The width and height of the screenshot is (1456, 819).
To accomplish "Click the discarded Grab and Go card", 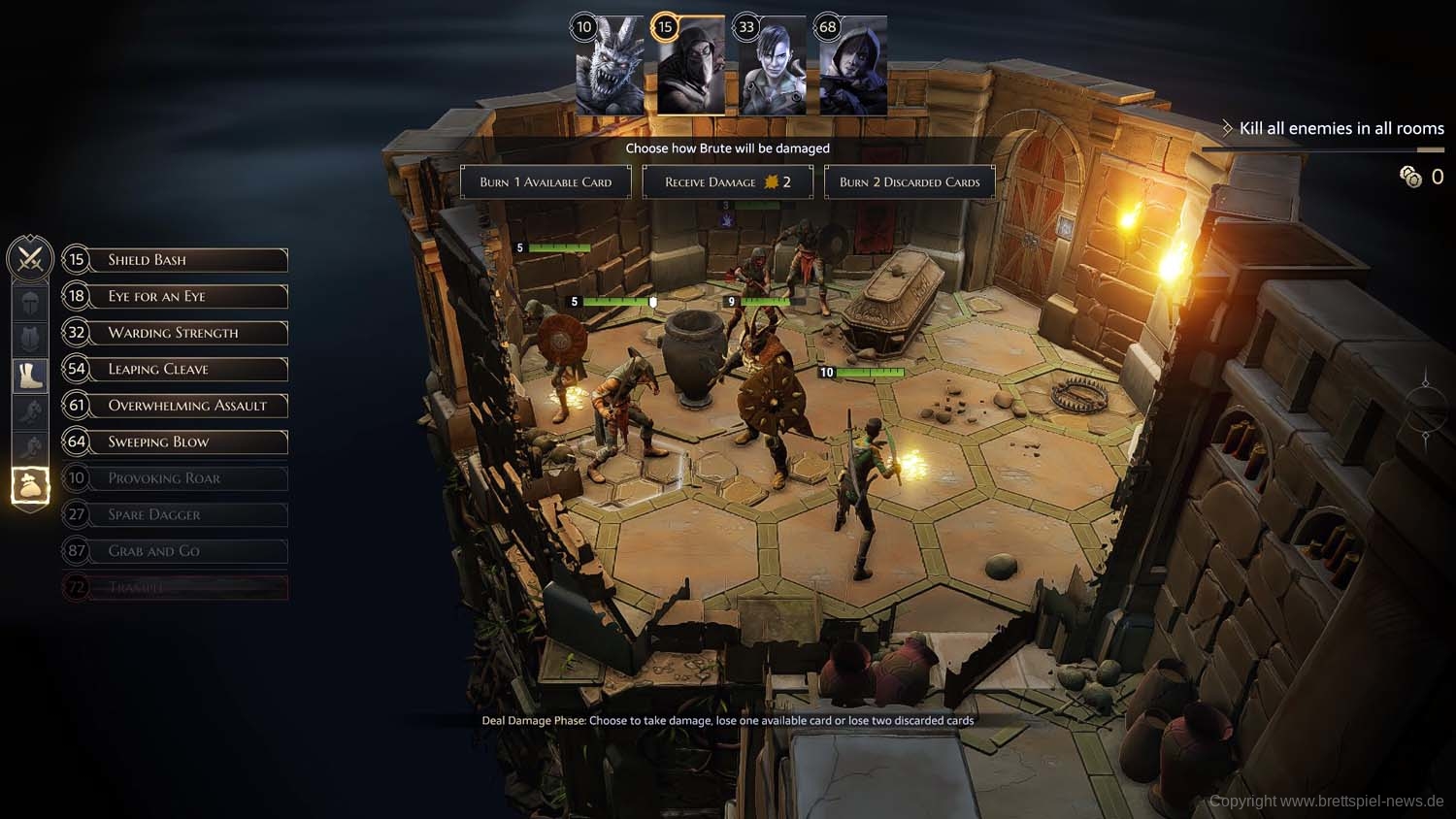I will coord(176,551).
